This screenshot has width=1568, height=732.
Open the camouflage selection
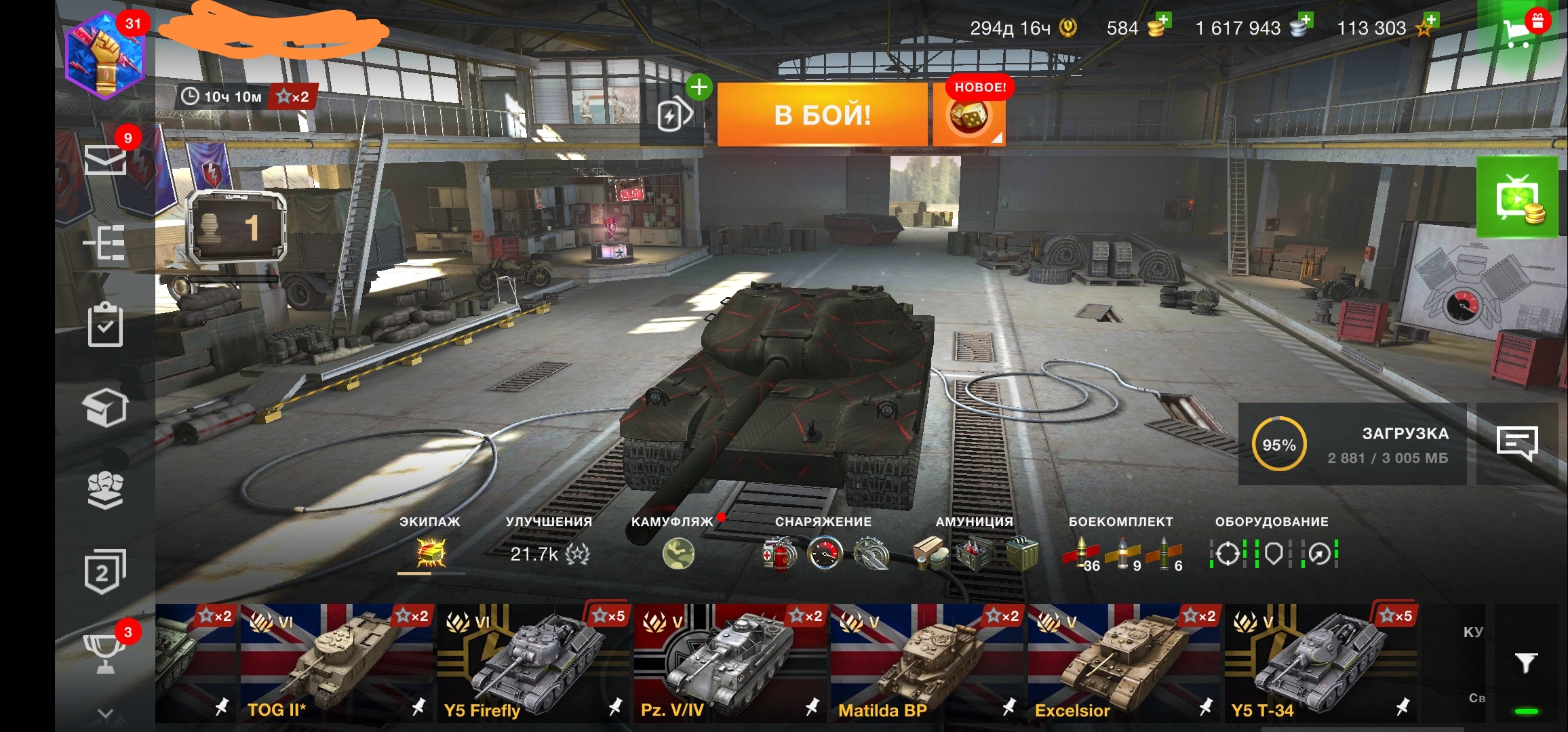[678, 554]
